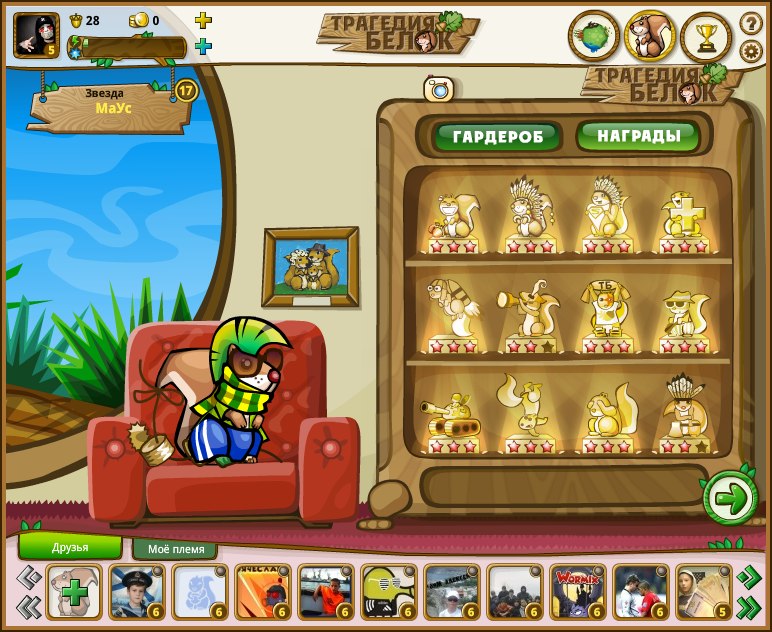Open the green planet map button
Image resolution: width=772 pixels, height=632 pixels.
594,37
